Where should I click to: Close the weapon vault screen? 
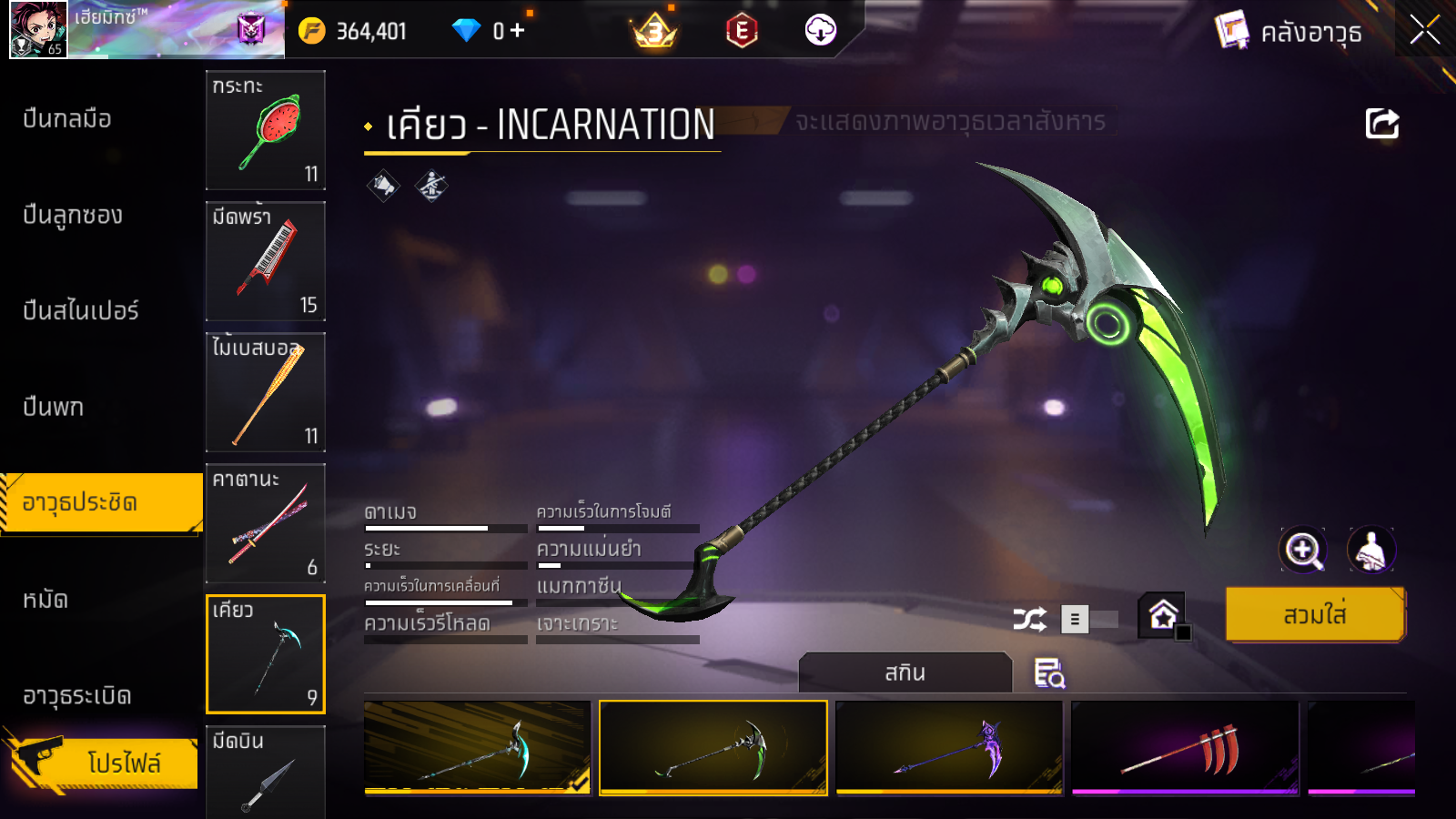coord(1424,30)
